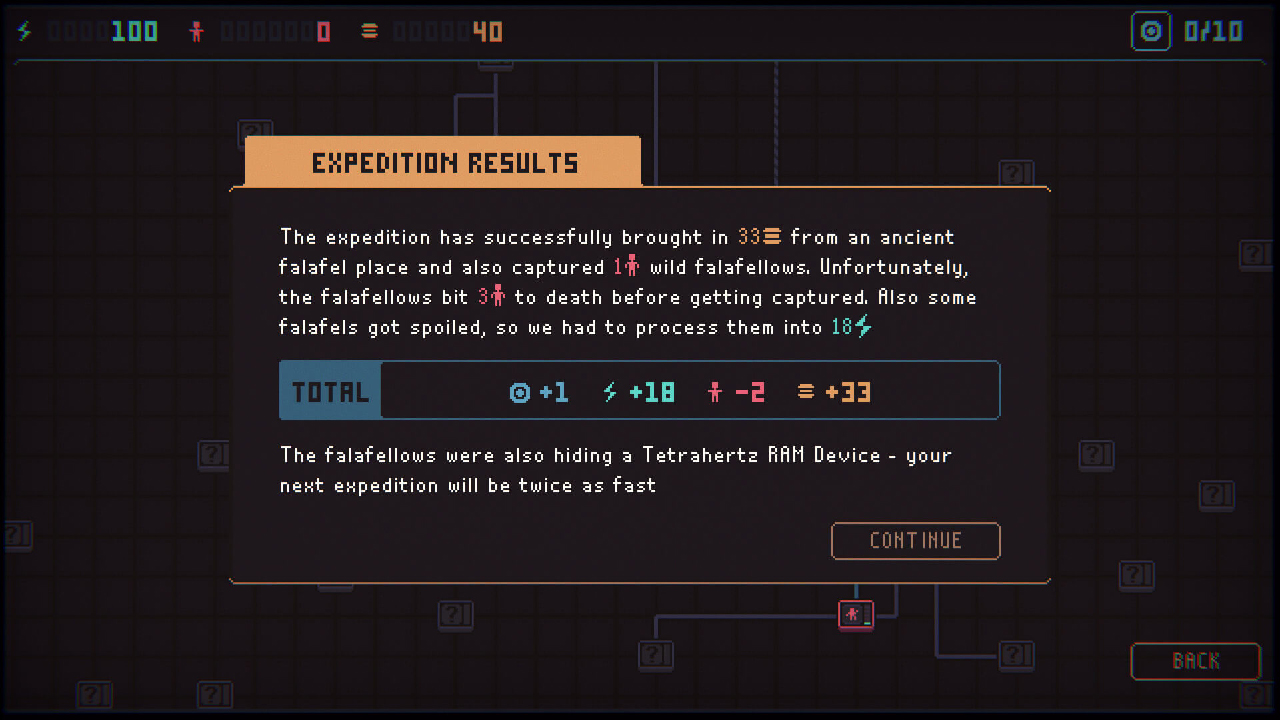Screen dimensions: 1280x720
Task: Click the lightning energy icon in the top bar
Action: (22, 31)
